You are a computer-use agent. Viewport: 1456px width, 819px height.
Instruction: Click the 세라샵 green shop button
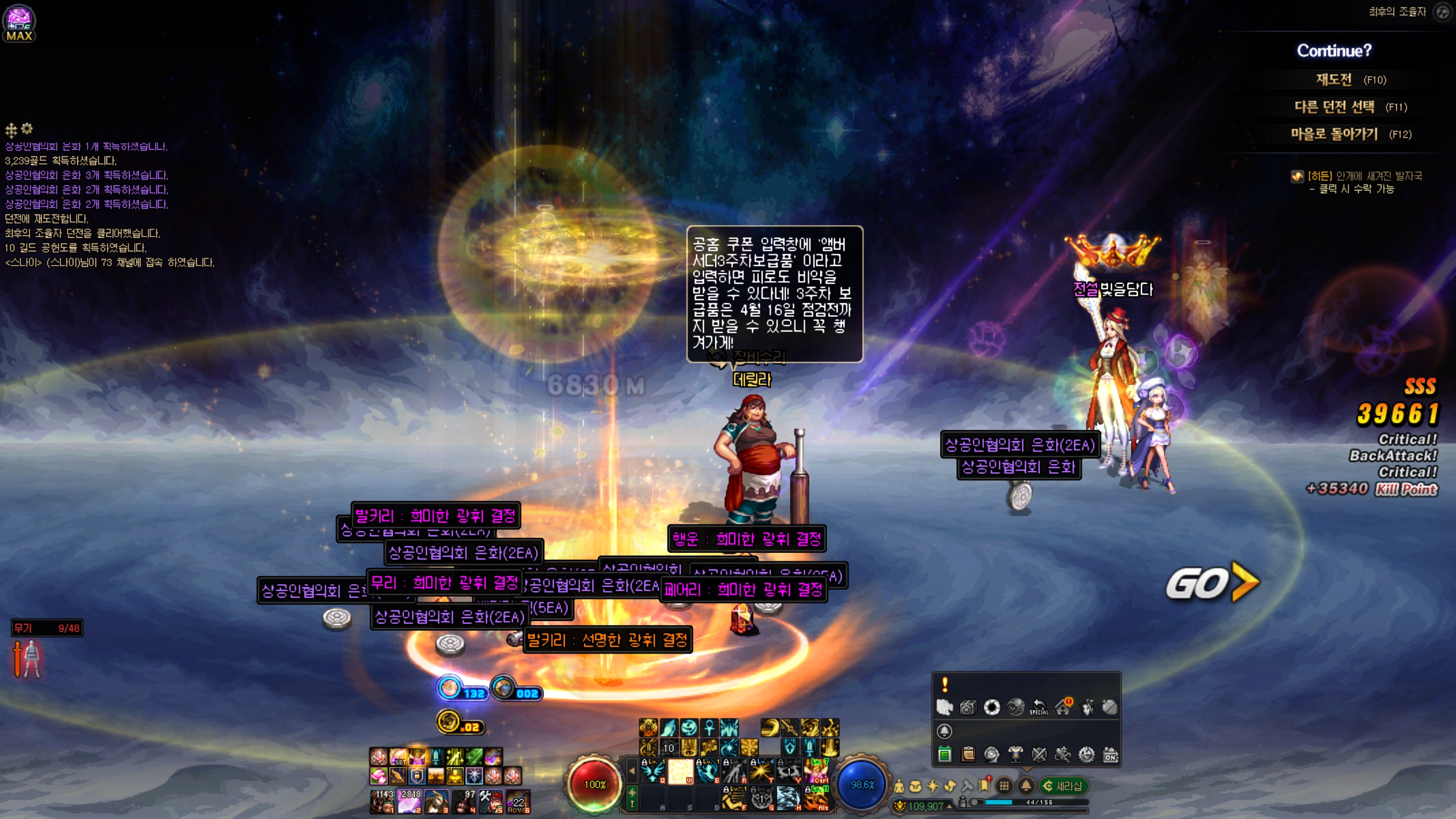click(1063, 786)
